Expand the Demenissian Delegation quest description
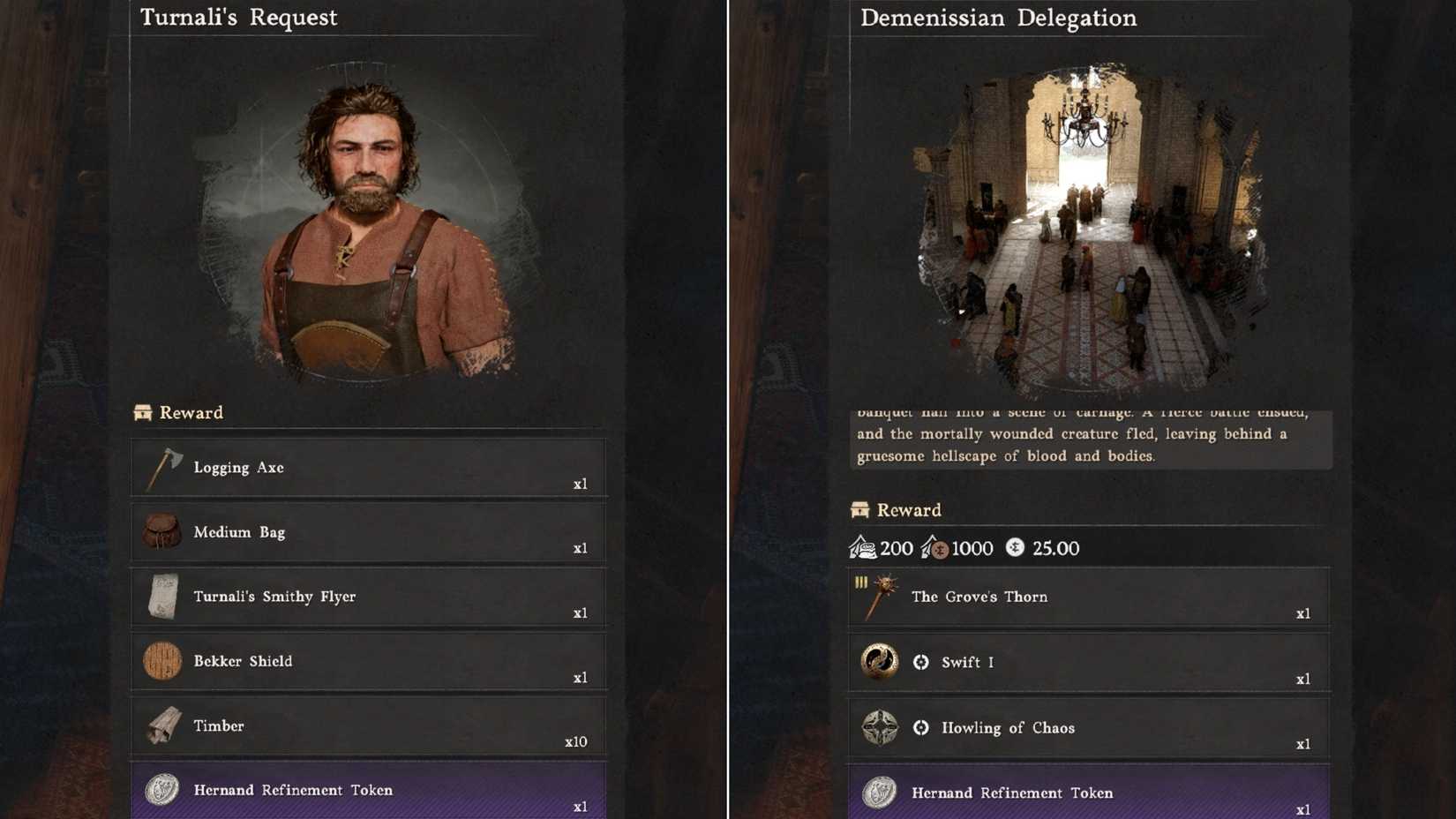The height and width of the screenshot is (819, 1456). [x=1090, y=434]
